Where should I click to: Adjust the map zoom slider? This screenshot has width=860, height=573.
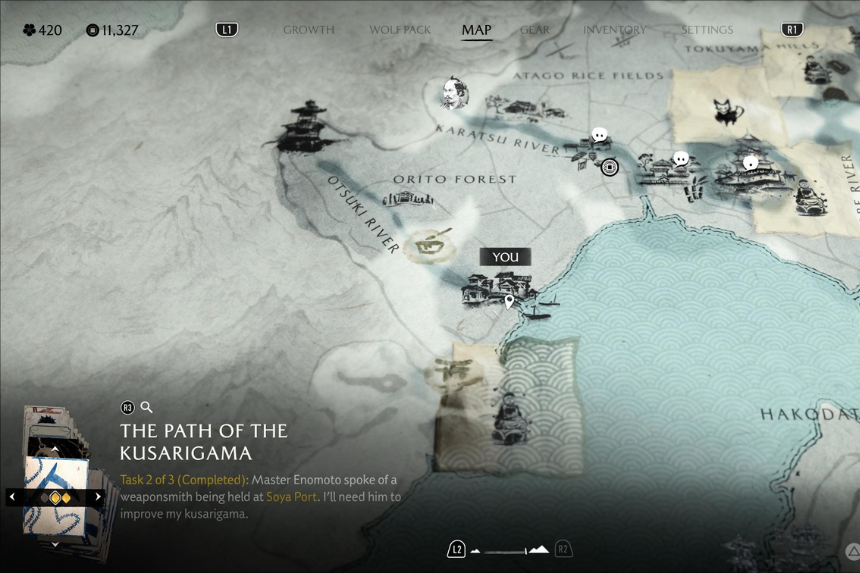510,549
